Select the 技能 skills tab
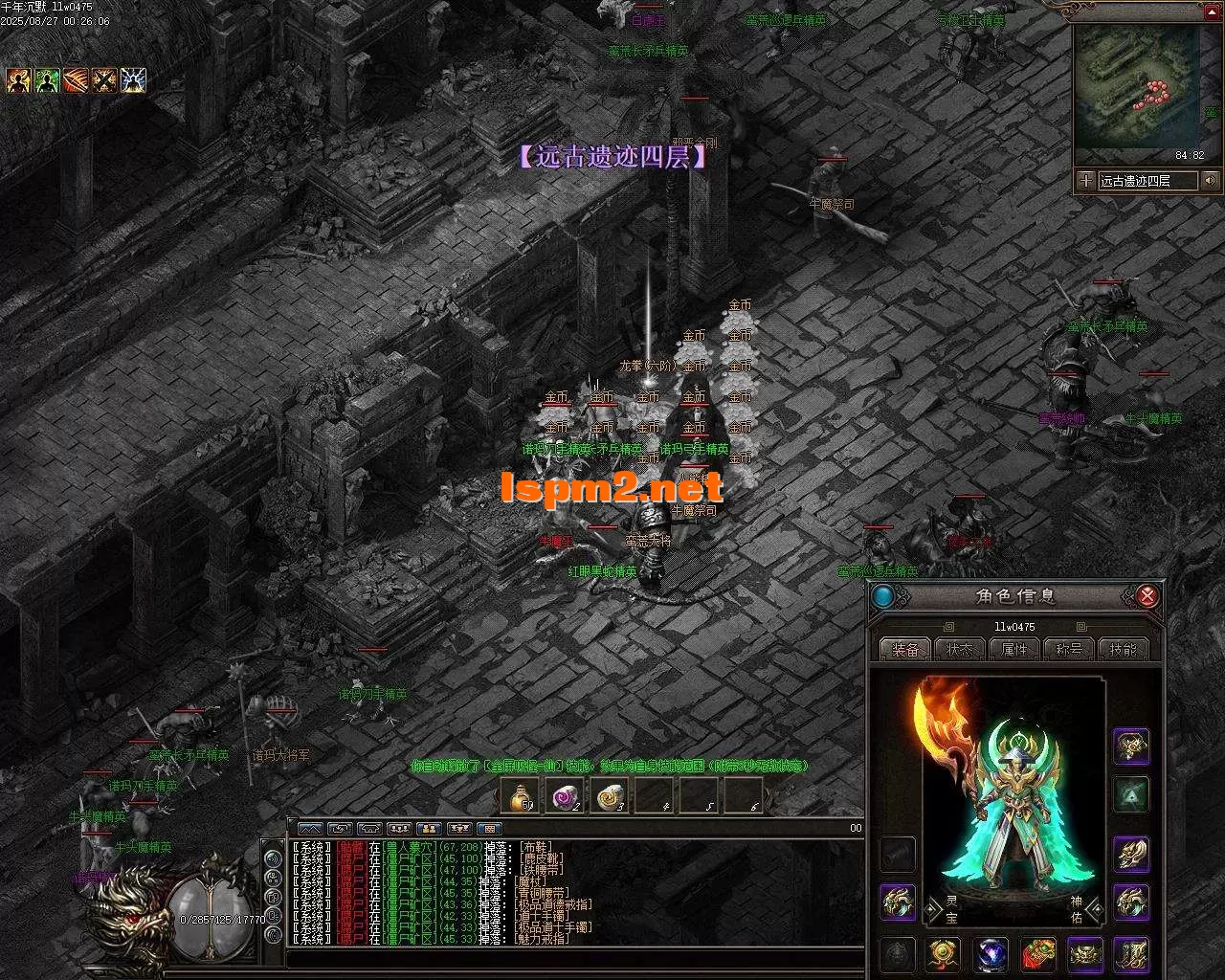1225x980 pixels. tap(1124, 649)
